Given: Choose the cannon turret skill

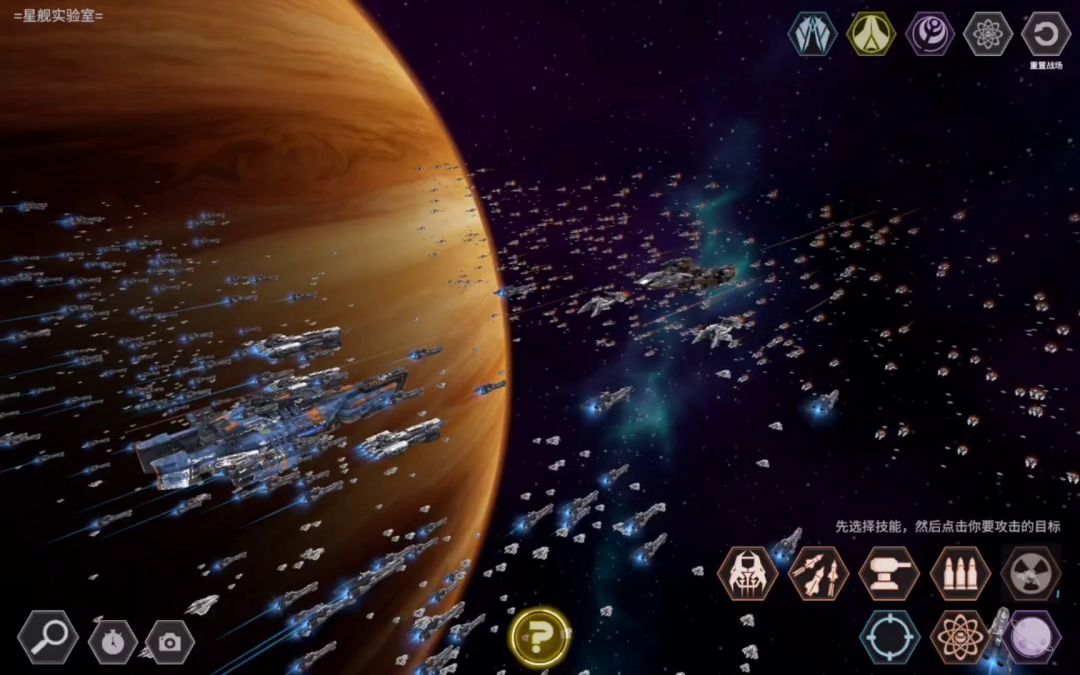Looking at the screenshot, I should pos(889,573).
